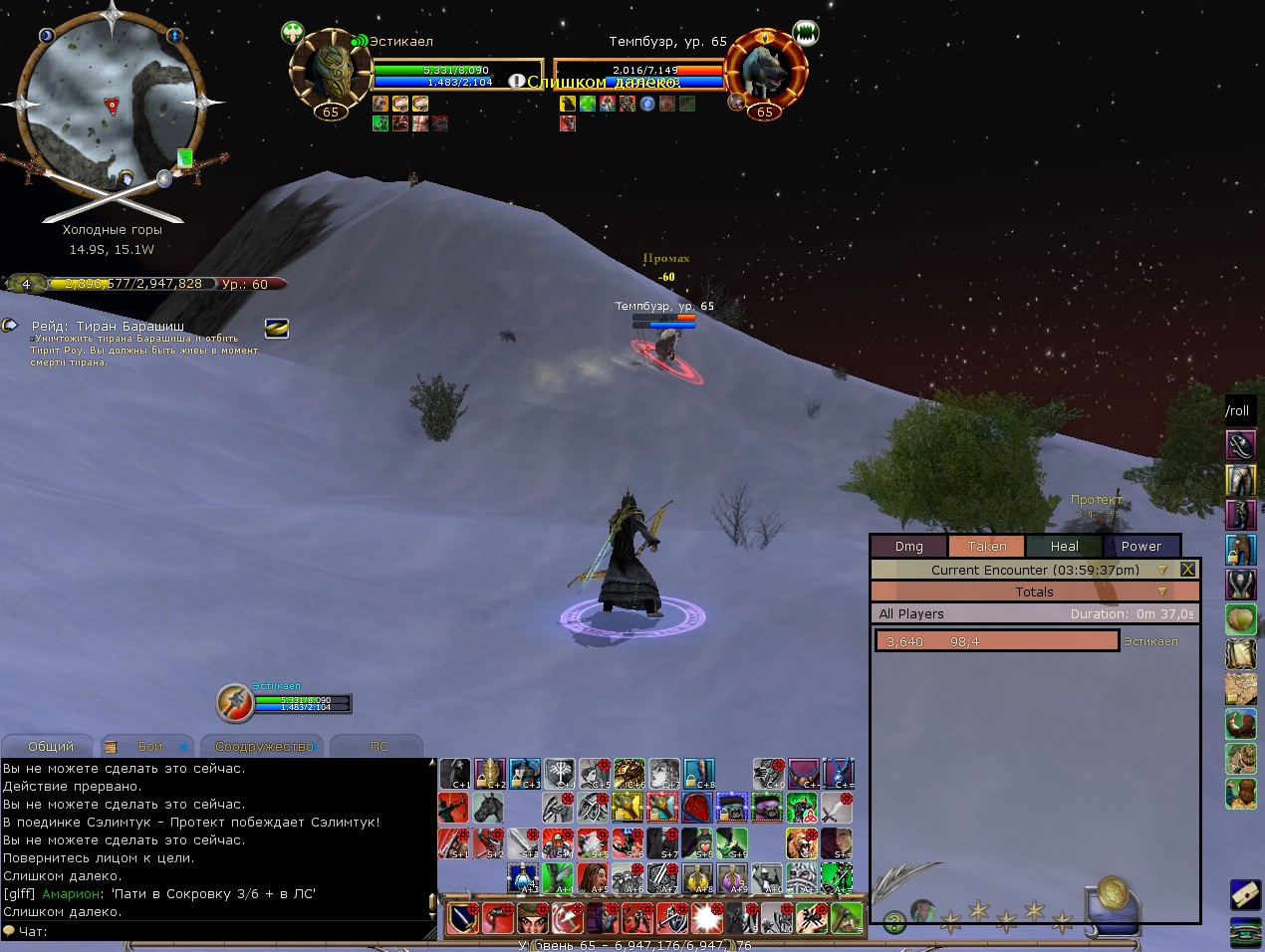Open the green question mark help button
Screen dimensions: 1265x952
[894, 921]
